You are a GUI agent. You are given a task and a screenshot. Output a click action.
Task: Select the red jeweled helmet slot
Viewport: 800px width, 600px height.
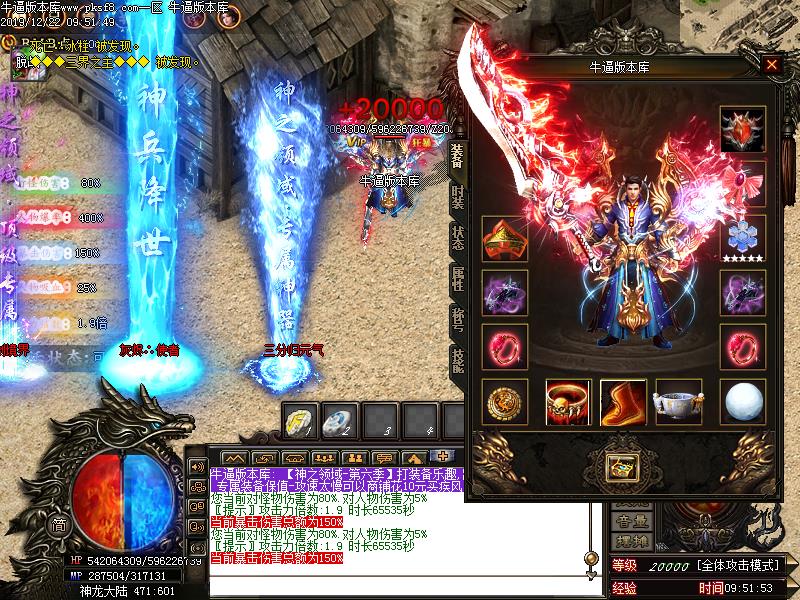point(742,130)
